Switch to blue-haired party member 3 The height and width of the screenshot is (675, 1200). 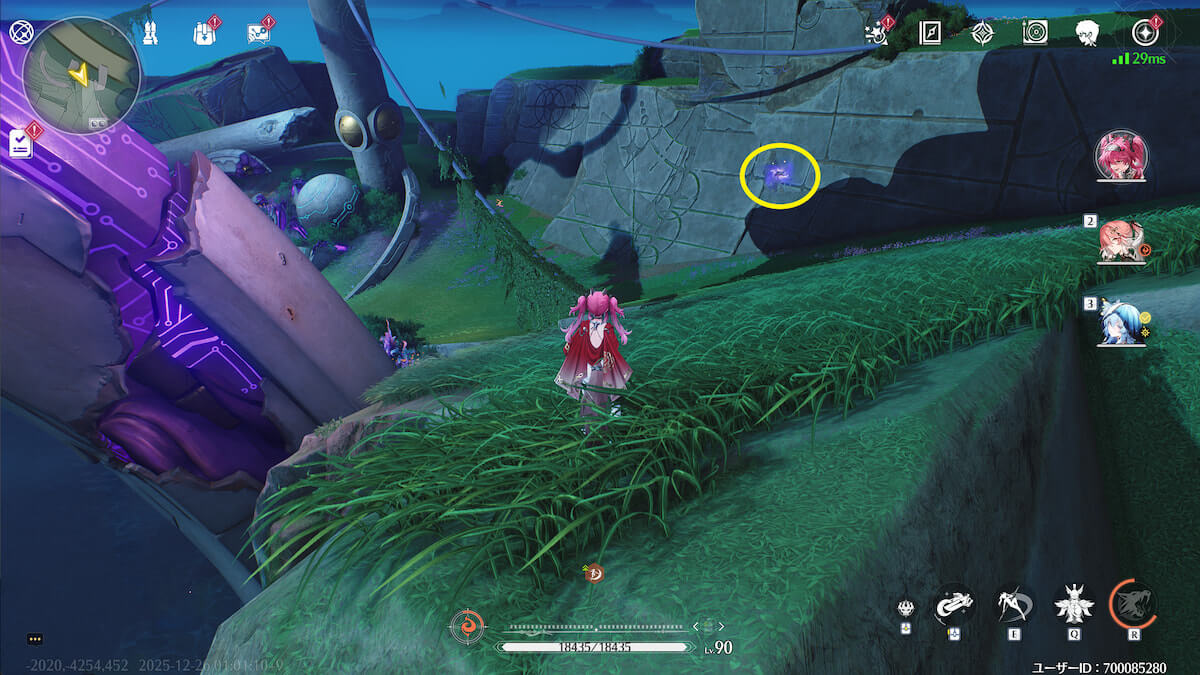pos(1119,322)
